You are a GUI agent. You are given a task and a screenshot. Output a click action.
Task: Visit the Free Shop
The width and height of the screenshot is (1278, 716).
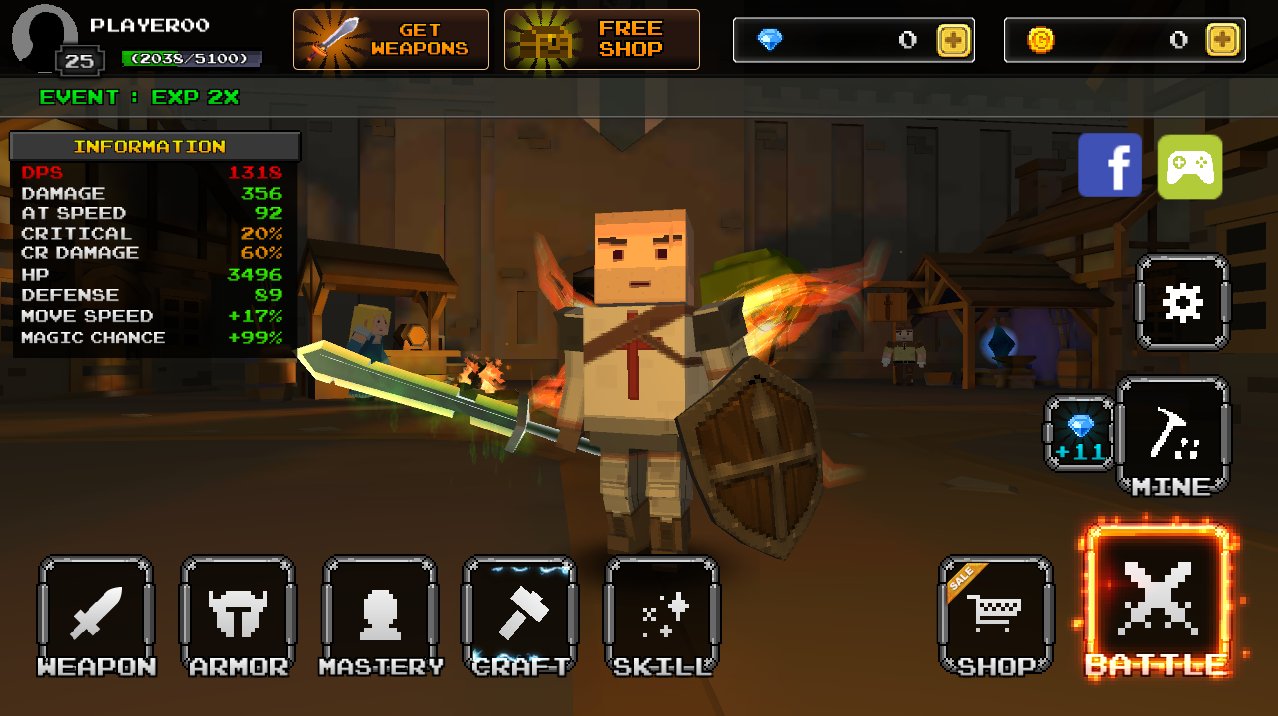tap(602, 40)
